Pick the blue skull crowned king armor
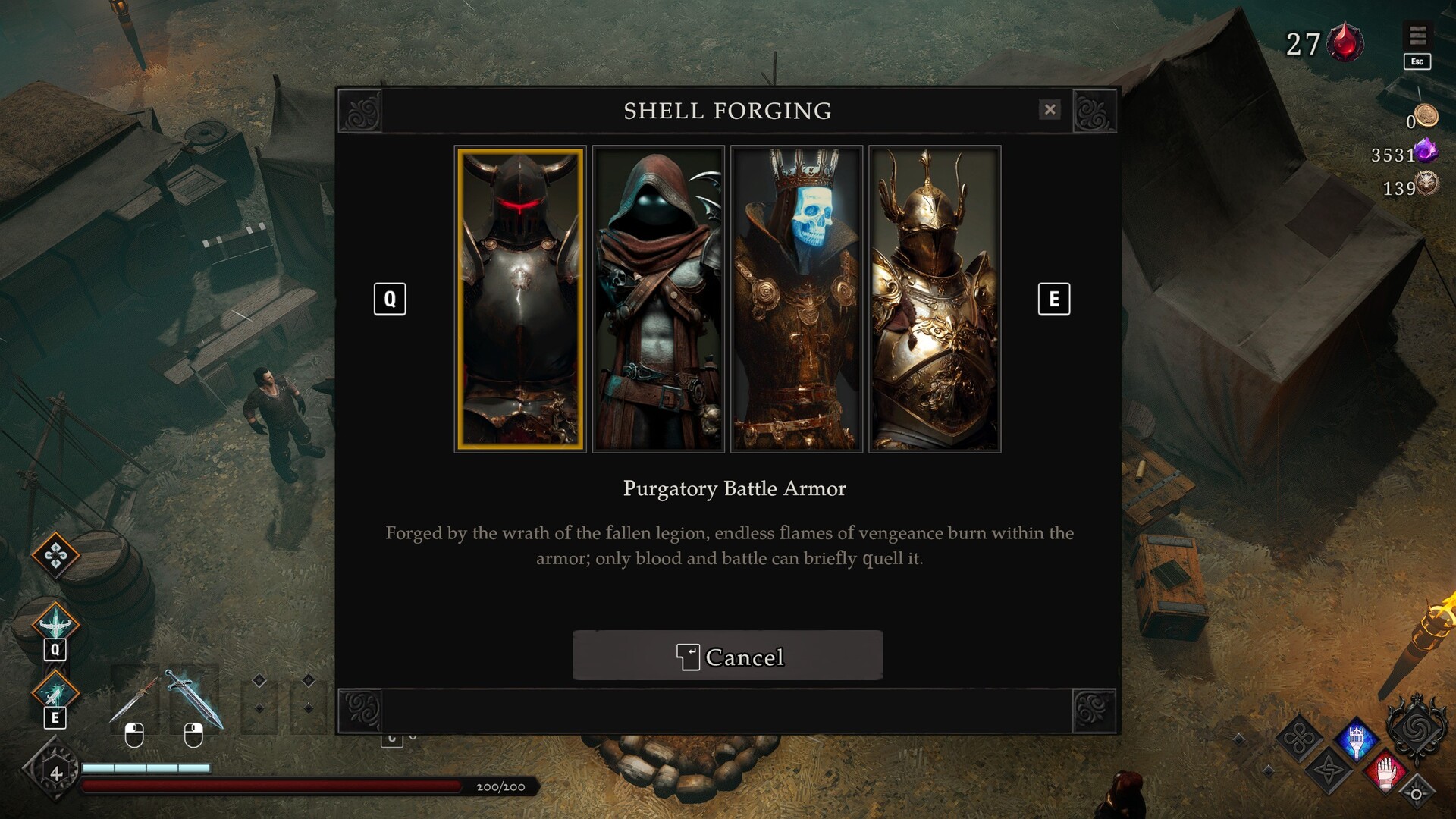The width and height of the screenshot is (1456, 819). 796,299
